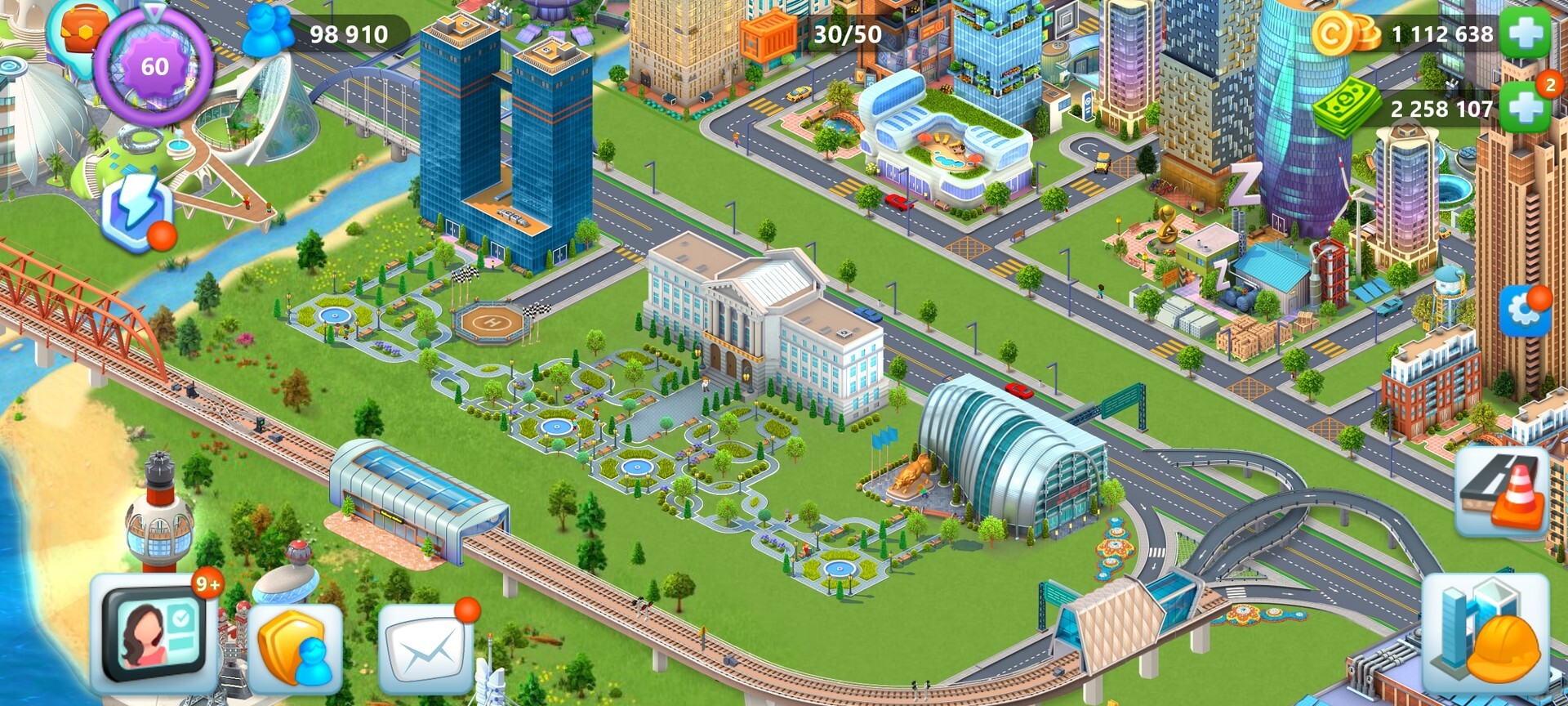The height and width of the screenshot is (706, 1568).
Task: Check the 30/50 cargo container shipment
Action: 768,33
